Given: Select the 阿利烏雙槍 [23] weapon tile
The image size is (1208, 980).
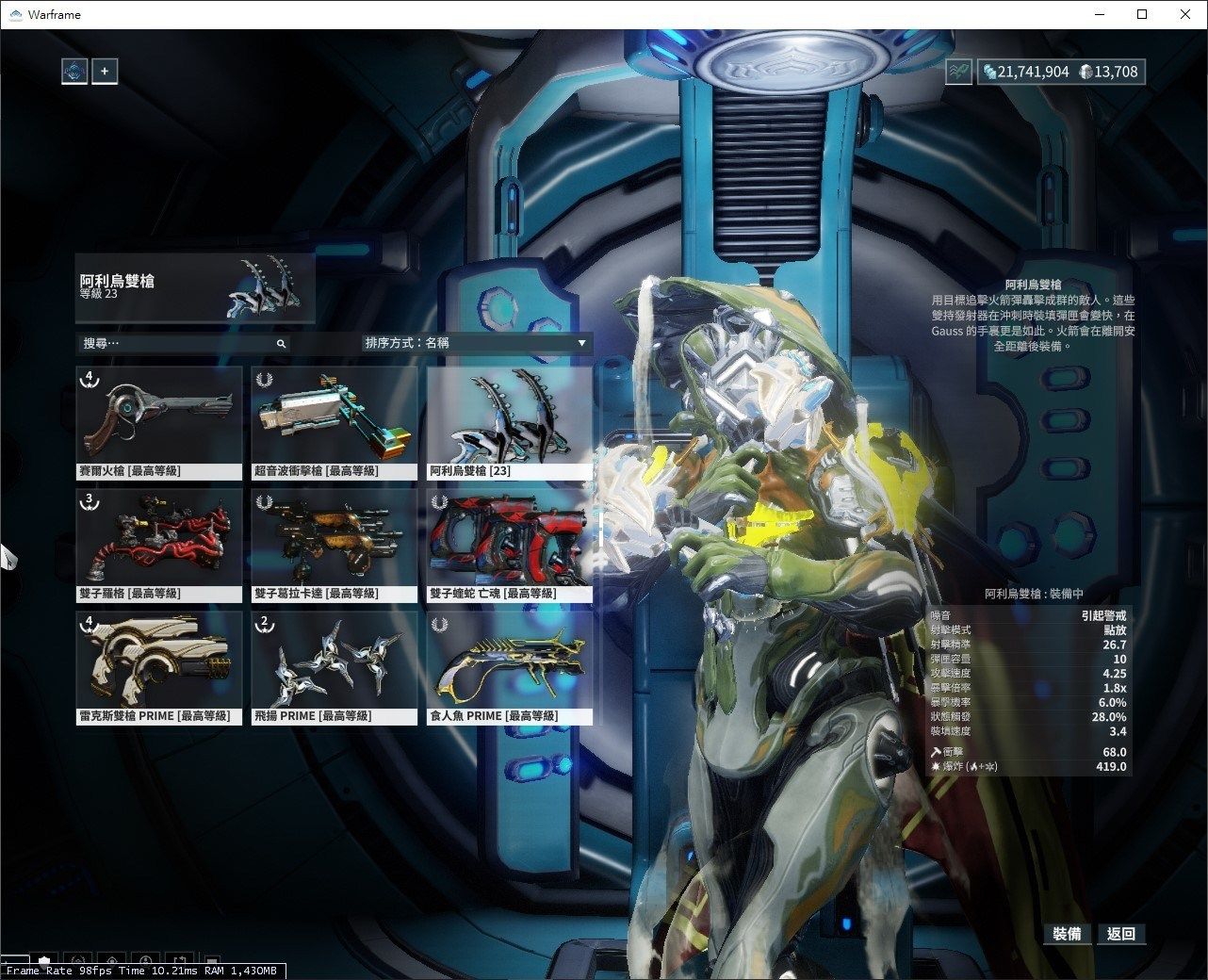Looking at the screenshot, I should (510, 422).
